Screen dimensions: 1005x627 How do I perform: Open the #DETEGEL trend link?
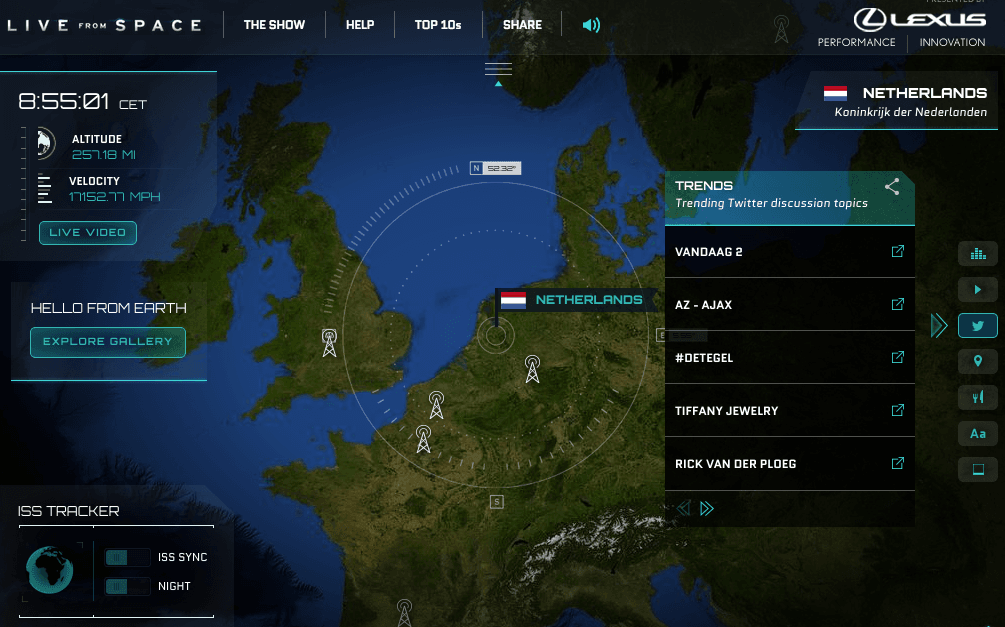coord(897,357)
